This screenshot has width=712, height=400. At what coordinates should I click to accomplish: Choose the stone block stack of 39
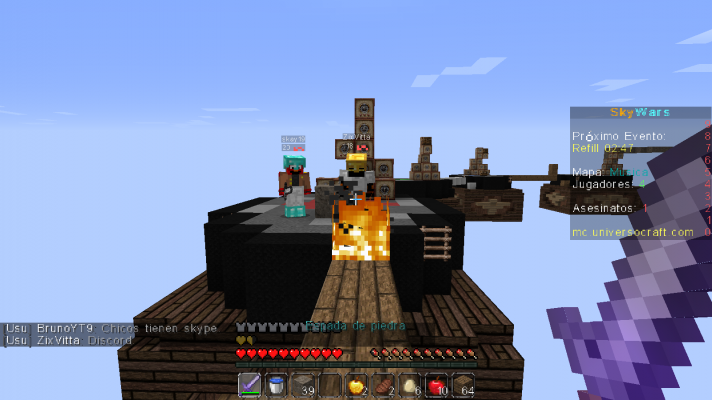(303, 385)
